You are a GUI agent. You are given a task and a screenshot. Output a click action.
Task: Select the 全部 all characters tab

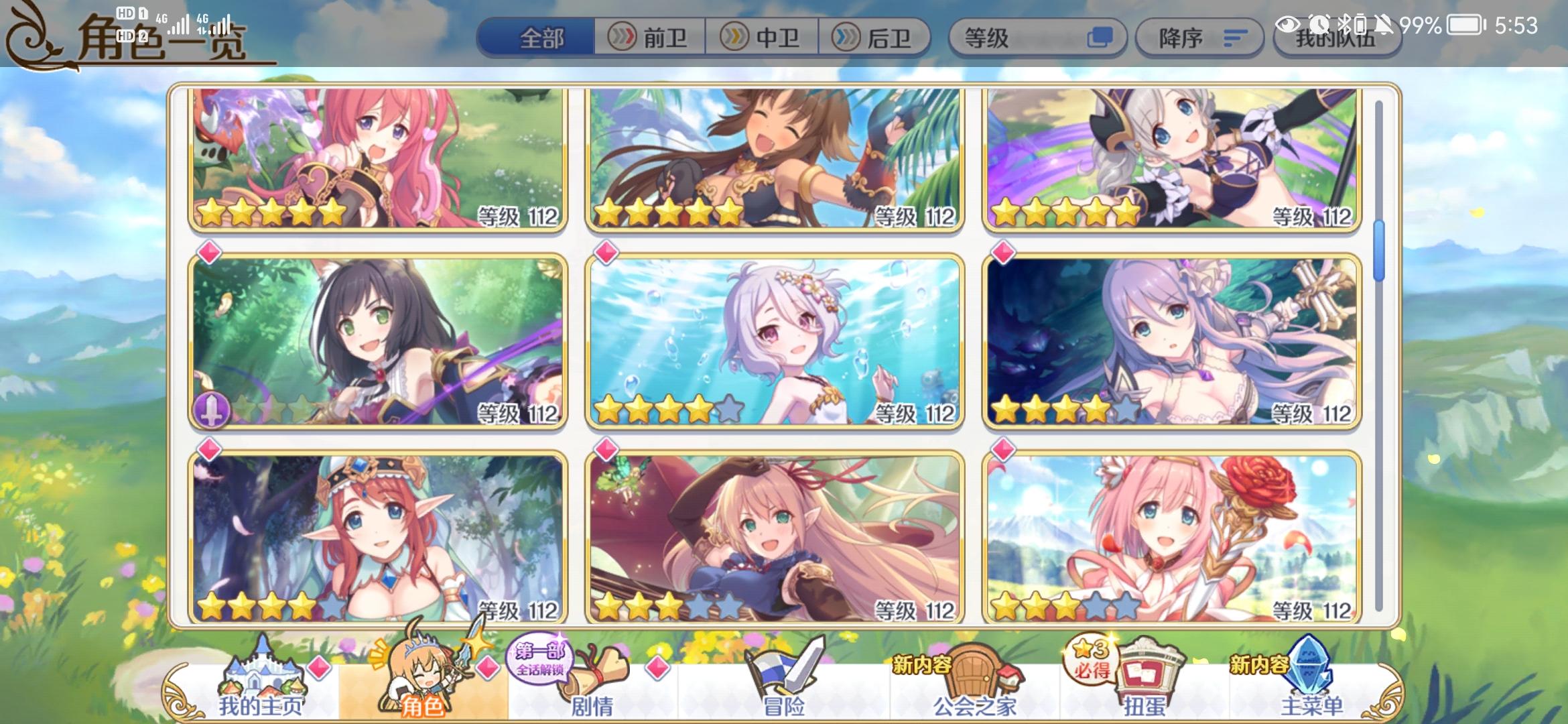pos(541,38)
